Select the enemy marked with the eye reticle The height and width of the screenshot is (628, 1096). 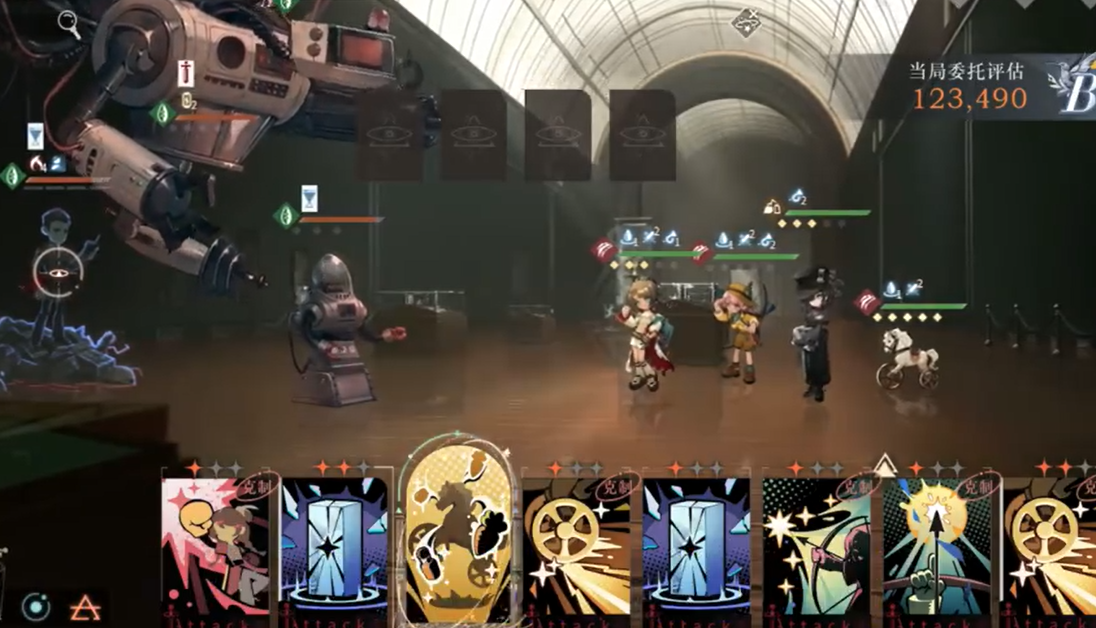click(x=58, y=270)
